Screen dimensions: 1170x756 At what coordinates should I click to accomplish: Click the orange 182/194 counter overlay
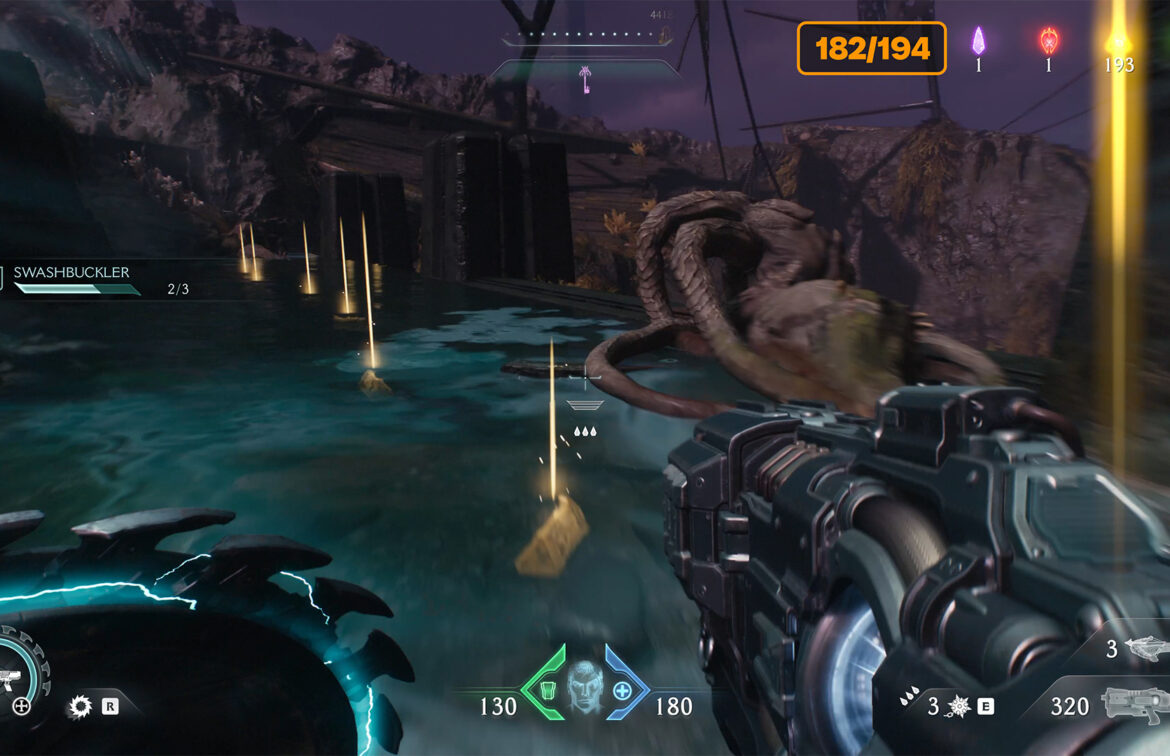tap(871, 48)
